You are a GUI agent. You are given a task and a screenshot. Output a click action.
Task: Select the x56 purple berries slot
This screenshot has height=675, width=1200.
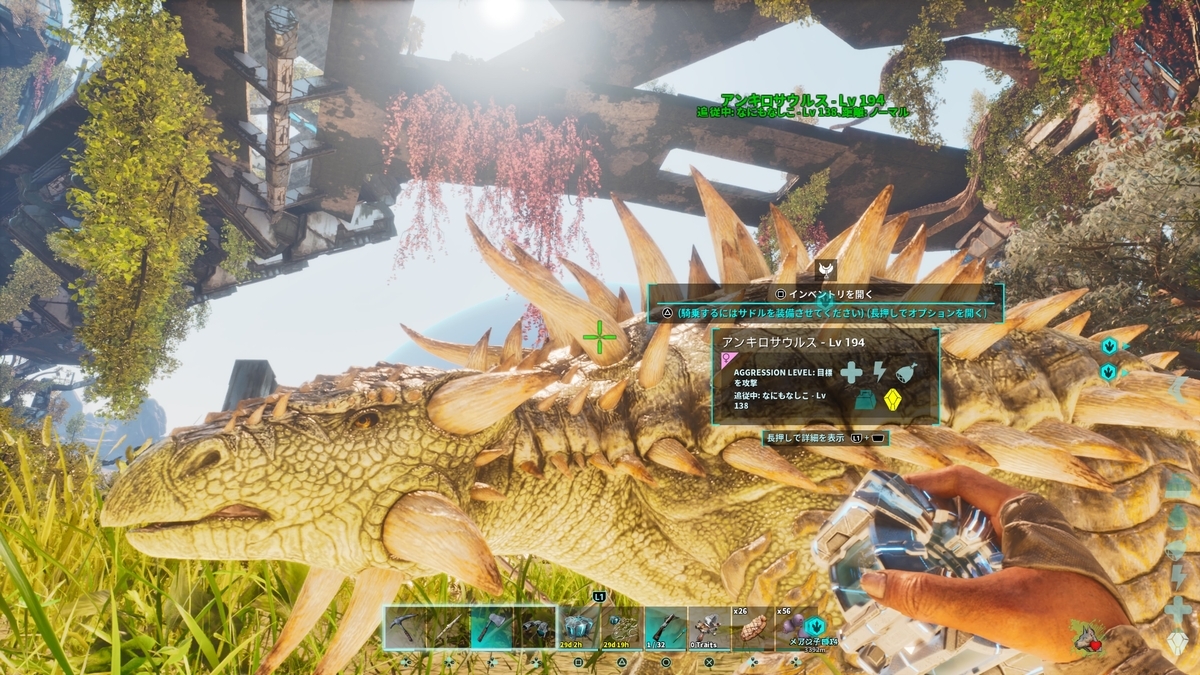pyautogui.click(x=796, y=627)
